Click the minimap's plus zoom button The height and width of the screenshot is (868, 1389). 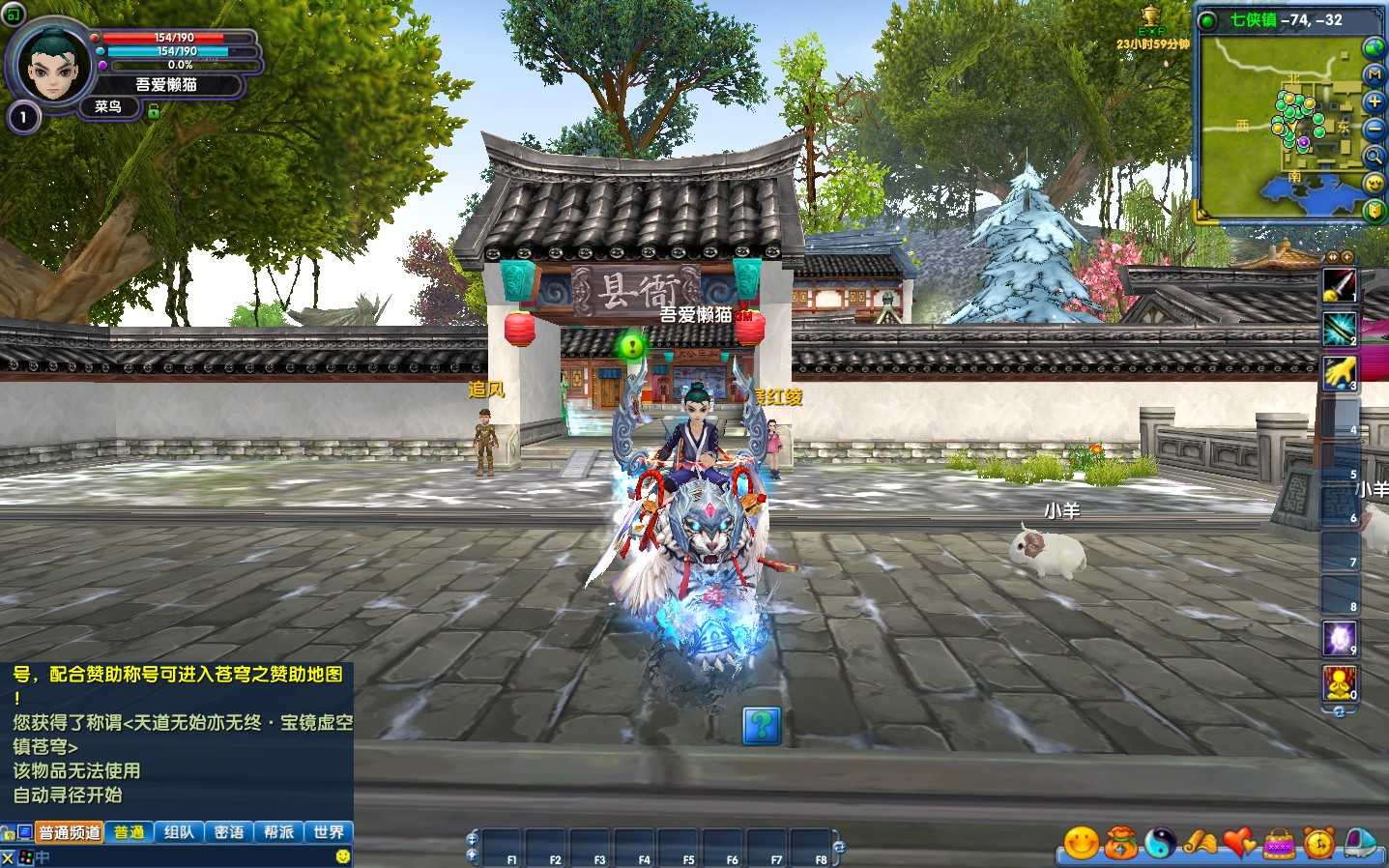(x=1374, y=101)
